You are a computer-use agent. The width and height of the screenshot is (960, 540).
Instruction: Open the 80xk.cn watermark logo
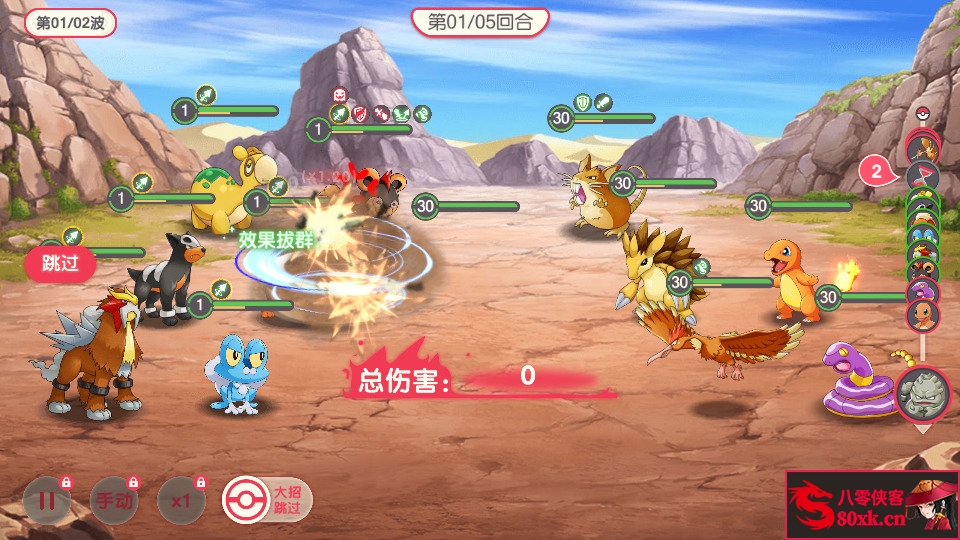(x=871, y=505)
